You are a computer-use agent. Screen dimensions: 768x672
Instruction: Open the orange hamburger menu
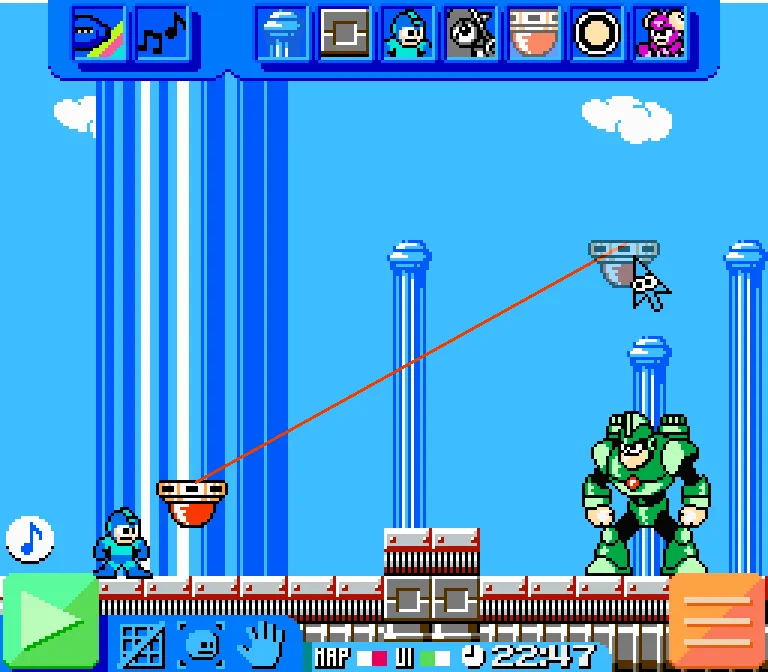tap(717, 622)
